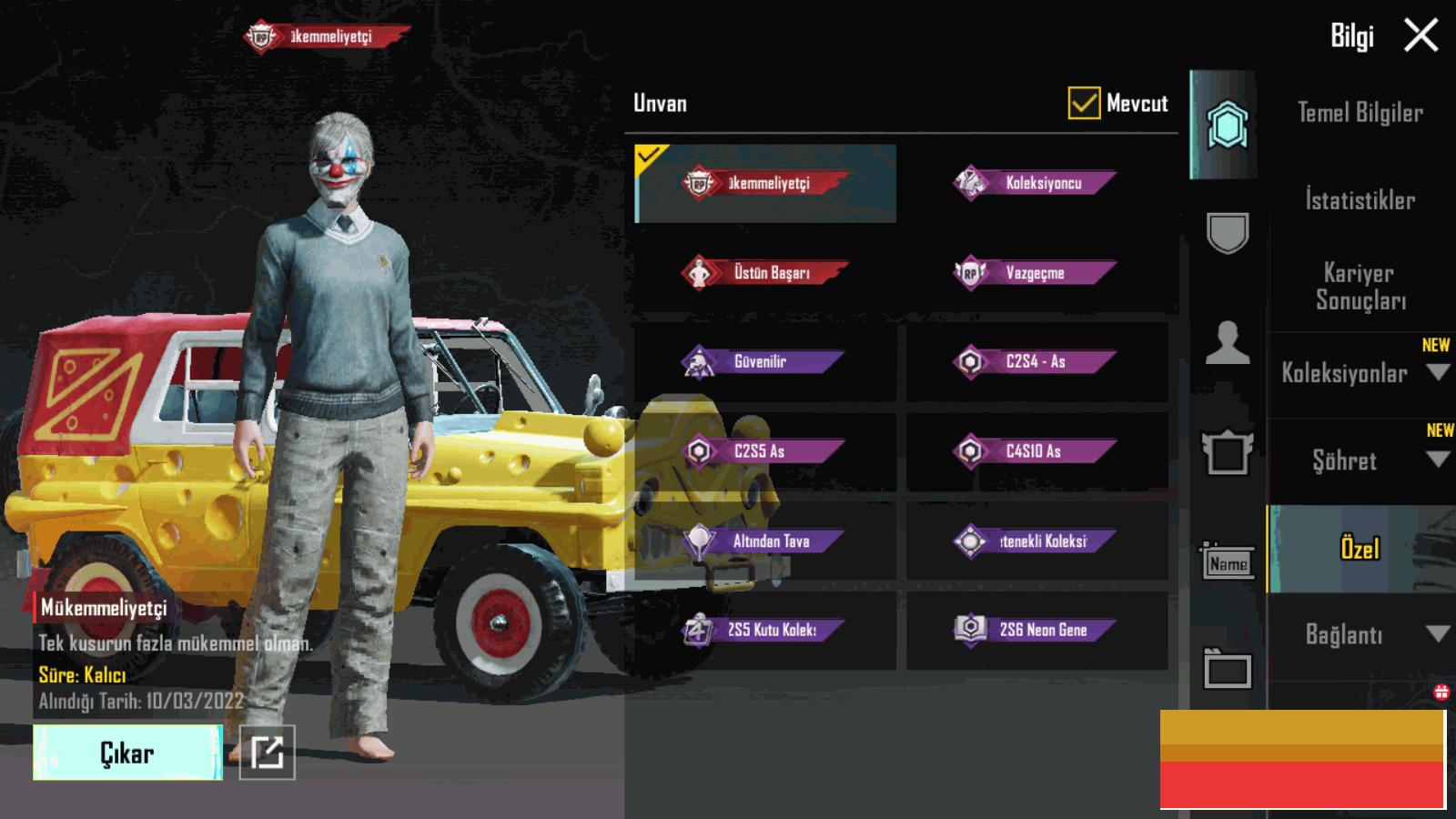The image size is (1456, 819).
Task: Share the title using the export icon
Action: (x=267, y=753)
